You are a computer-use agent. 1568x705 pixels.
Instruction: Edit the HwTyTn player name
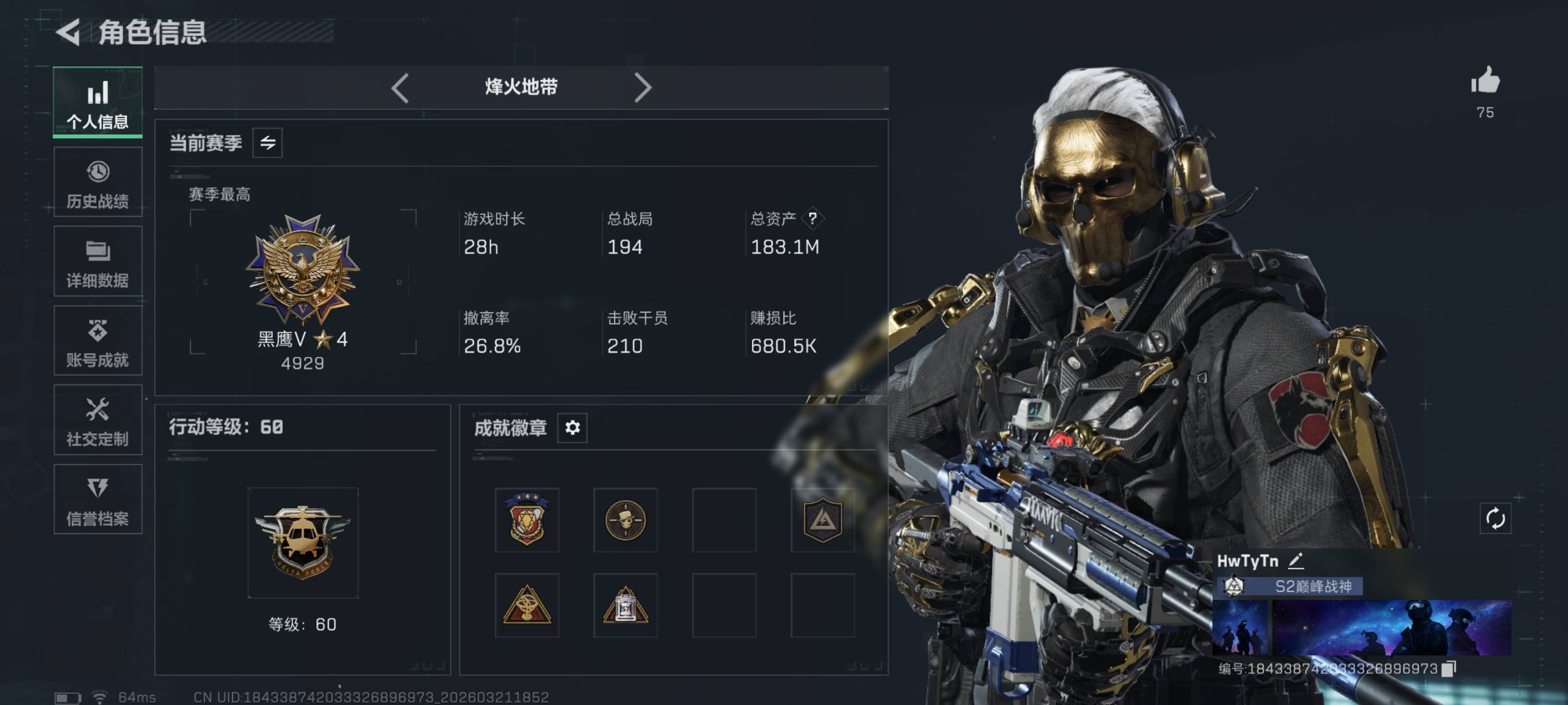coord(1296,560)
